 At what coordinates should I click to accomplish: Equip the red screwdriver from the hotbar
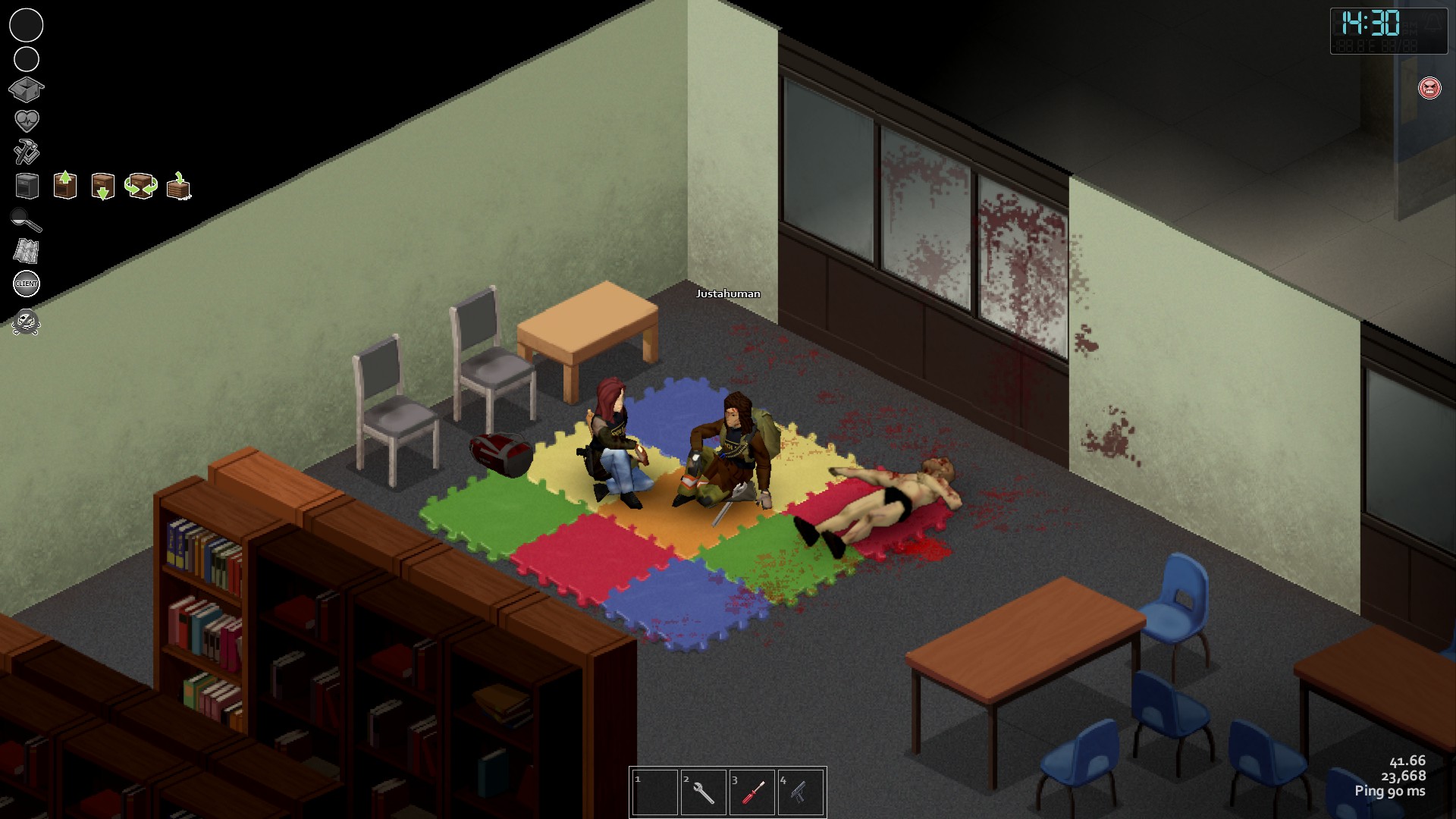[x=752, y=792]
